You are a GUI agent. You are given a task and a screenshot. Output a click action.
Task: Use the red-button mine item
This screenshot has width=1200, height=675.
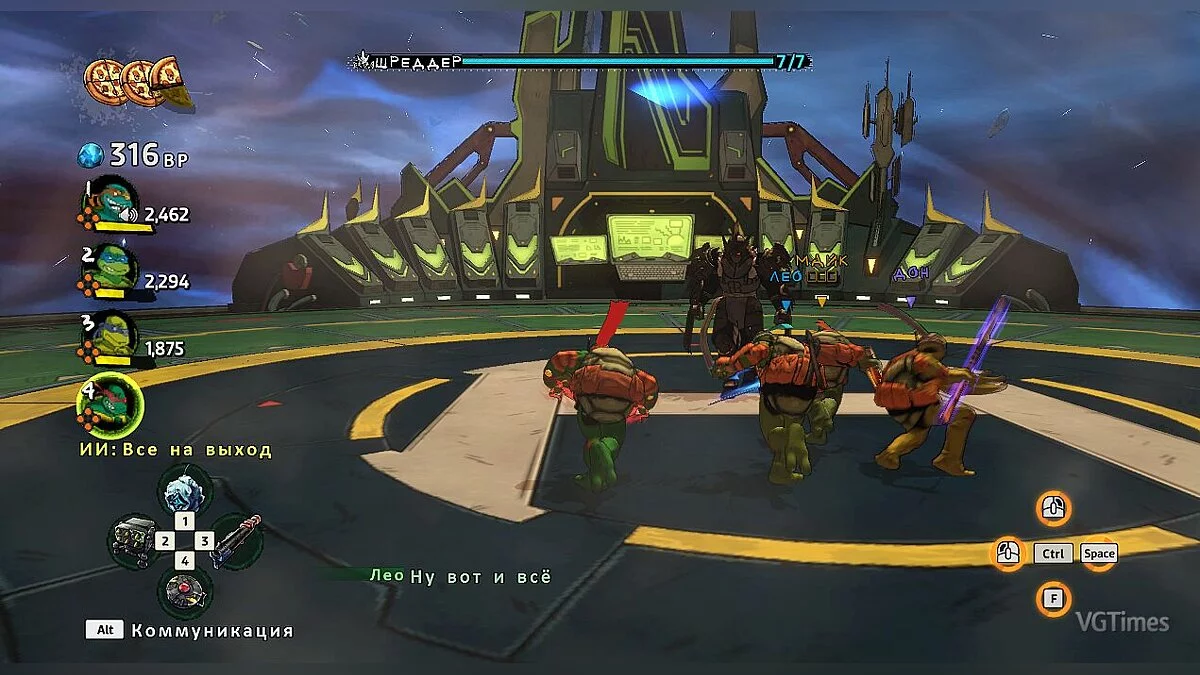(184, 592)
